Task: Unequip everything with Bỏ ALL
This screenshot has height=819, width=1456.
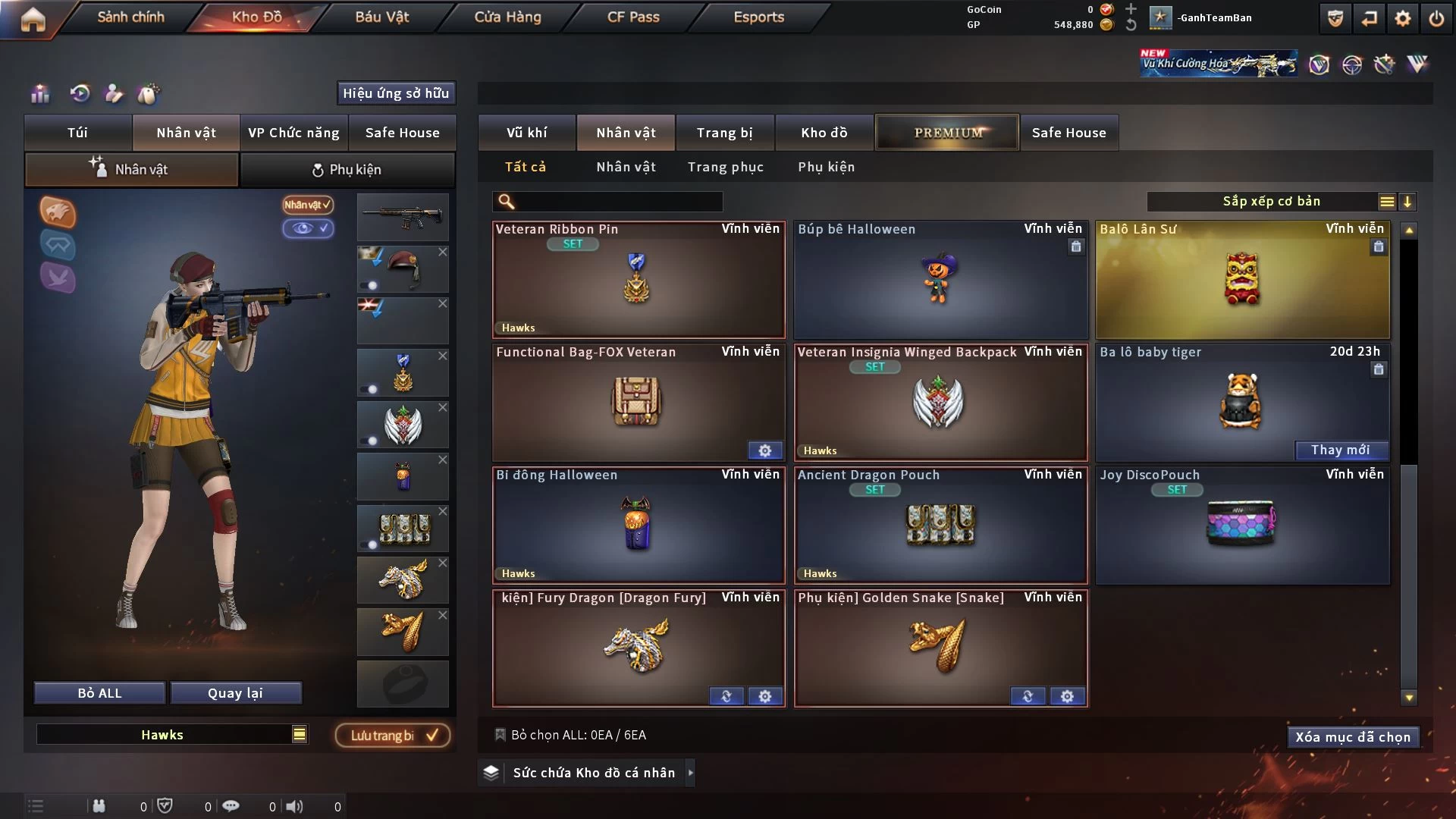Action: pos(99,693)
